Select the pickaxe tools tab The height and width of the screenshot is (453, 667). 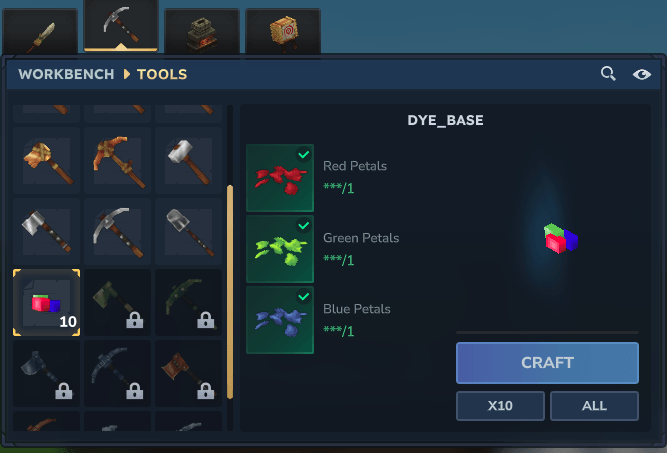pyautogui.click(x=121, y=27)
